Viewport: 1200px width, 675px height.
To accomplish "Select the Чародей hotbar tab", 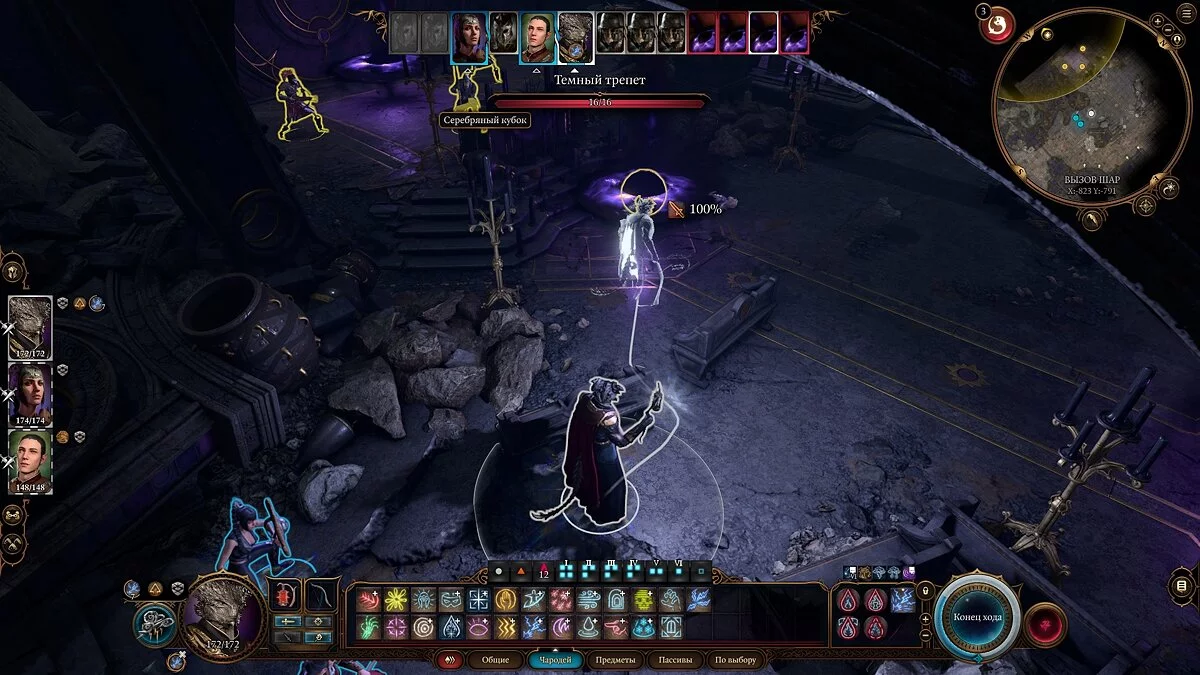I will pyautogui.click(x=554, y=660).
